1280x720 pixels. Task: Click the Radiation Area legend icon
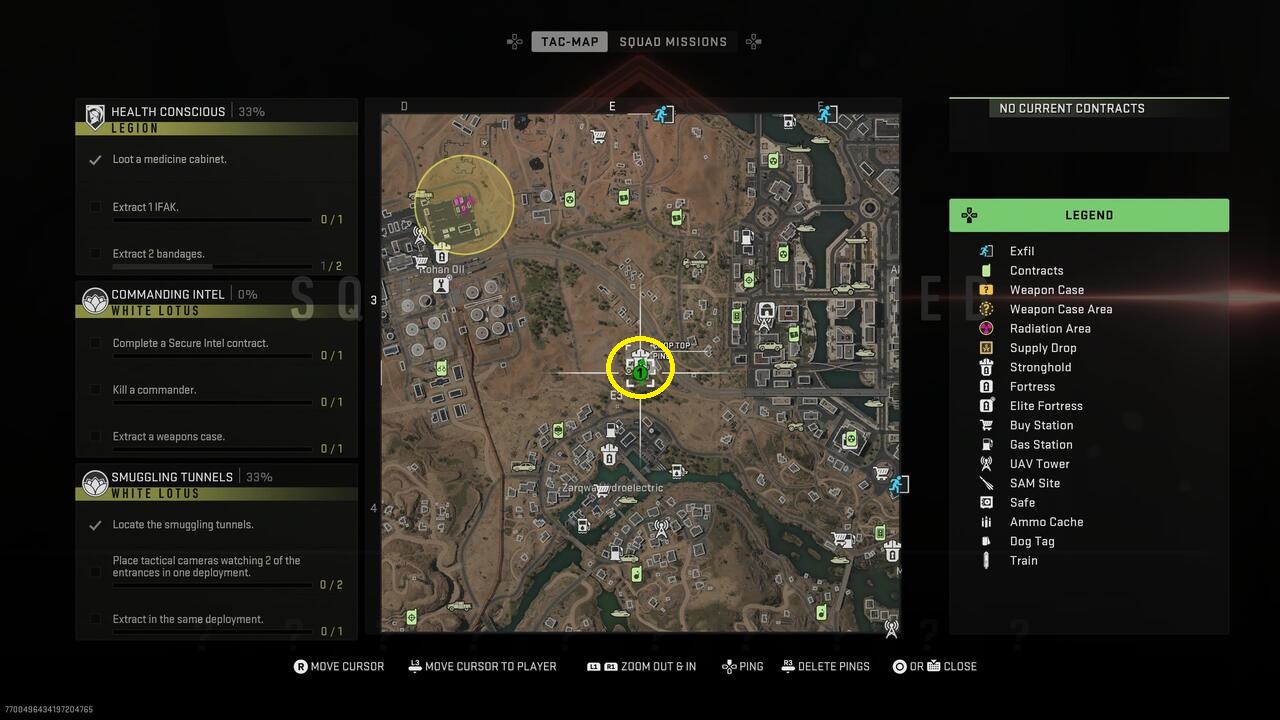[985, 328]
